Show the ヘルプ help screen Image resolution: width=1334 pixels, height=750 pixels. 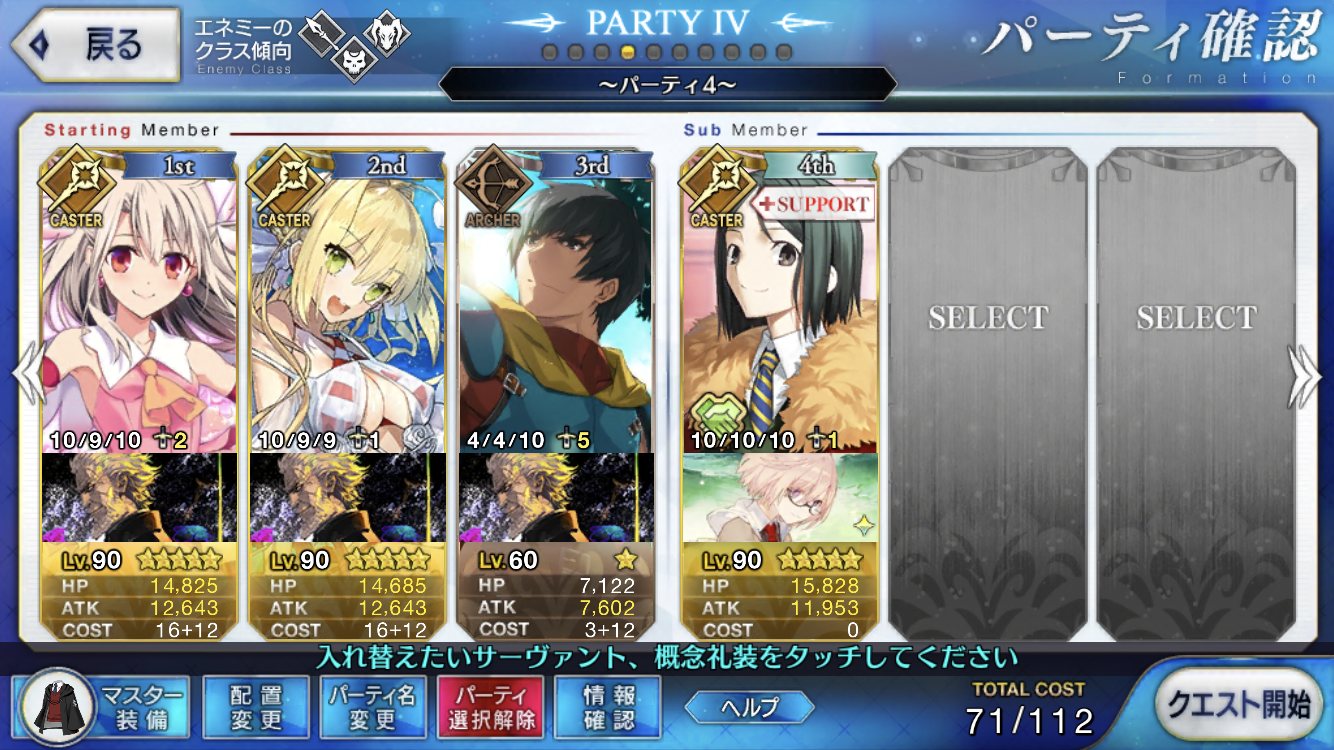(748, 706)
